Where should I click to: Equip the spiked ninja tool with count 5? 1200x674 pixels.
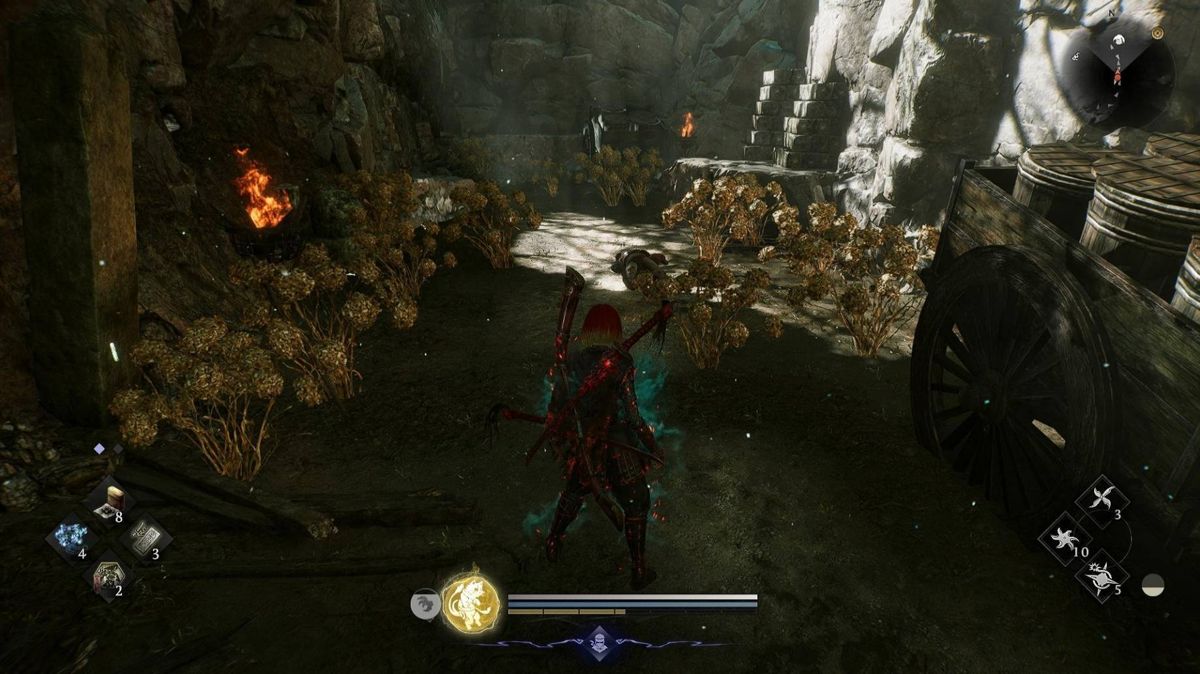click(1101, 577)
